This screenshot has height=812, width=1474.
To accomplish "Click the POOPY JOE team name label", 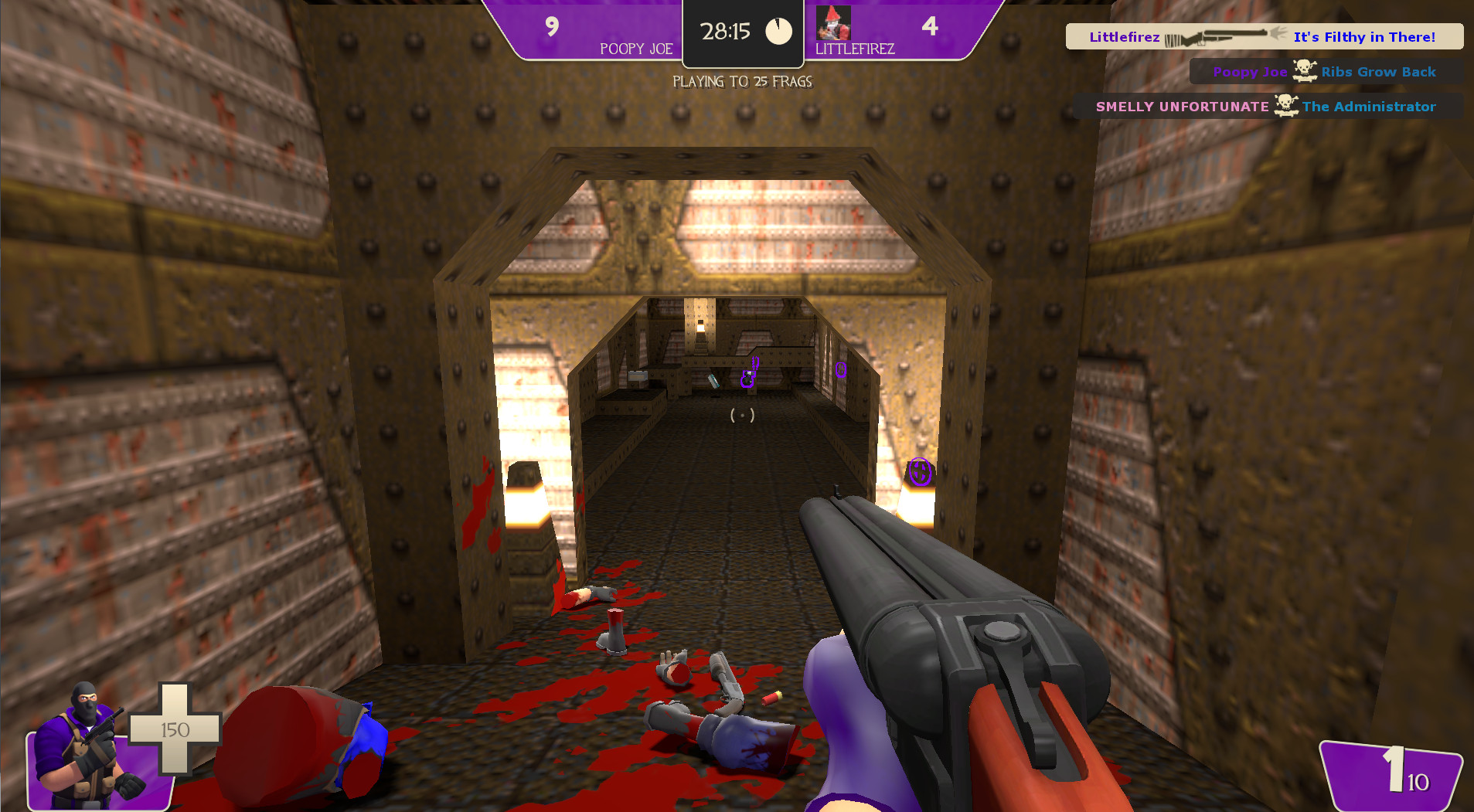I will (635, 49).
